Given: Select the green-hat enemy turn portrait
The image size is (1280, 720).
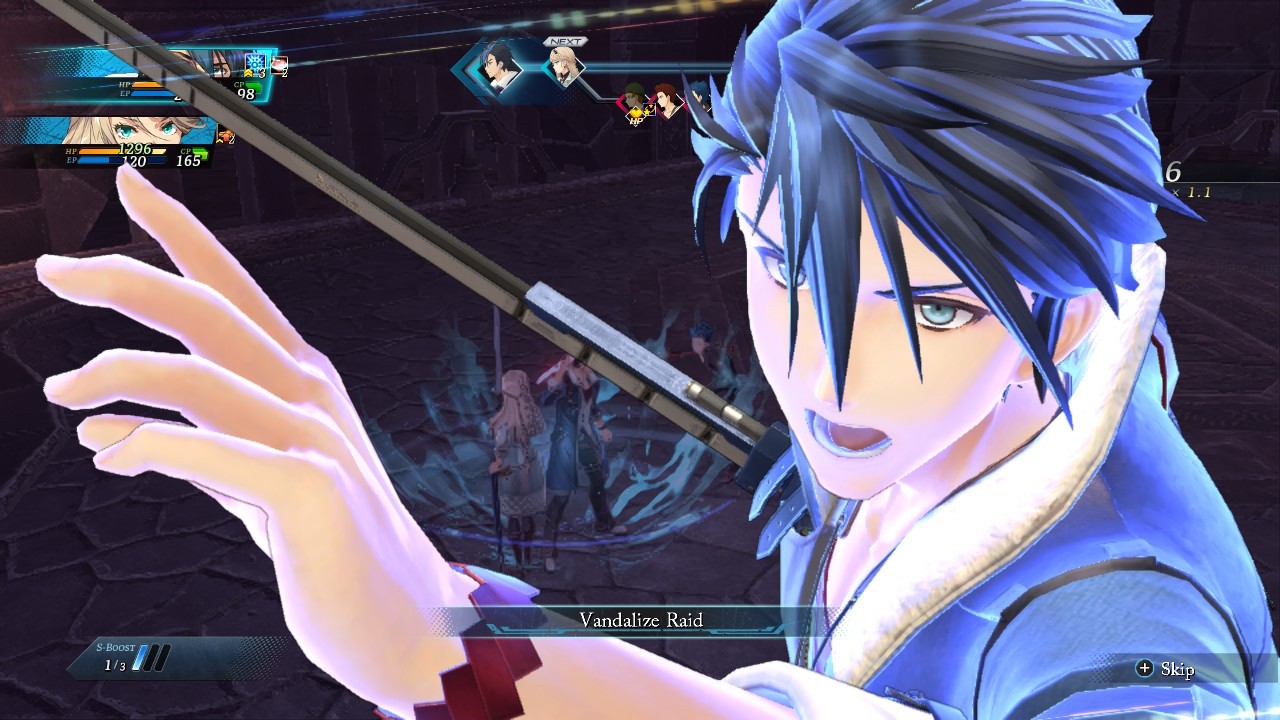Looking at the screenshot, I should (634, 102).
